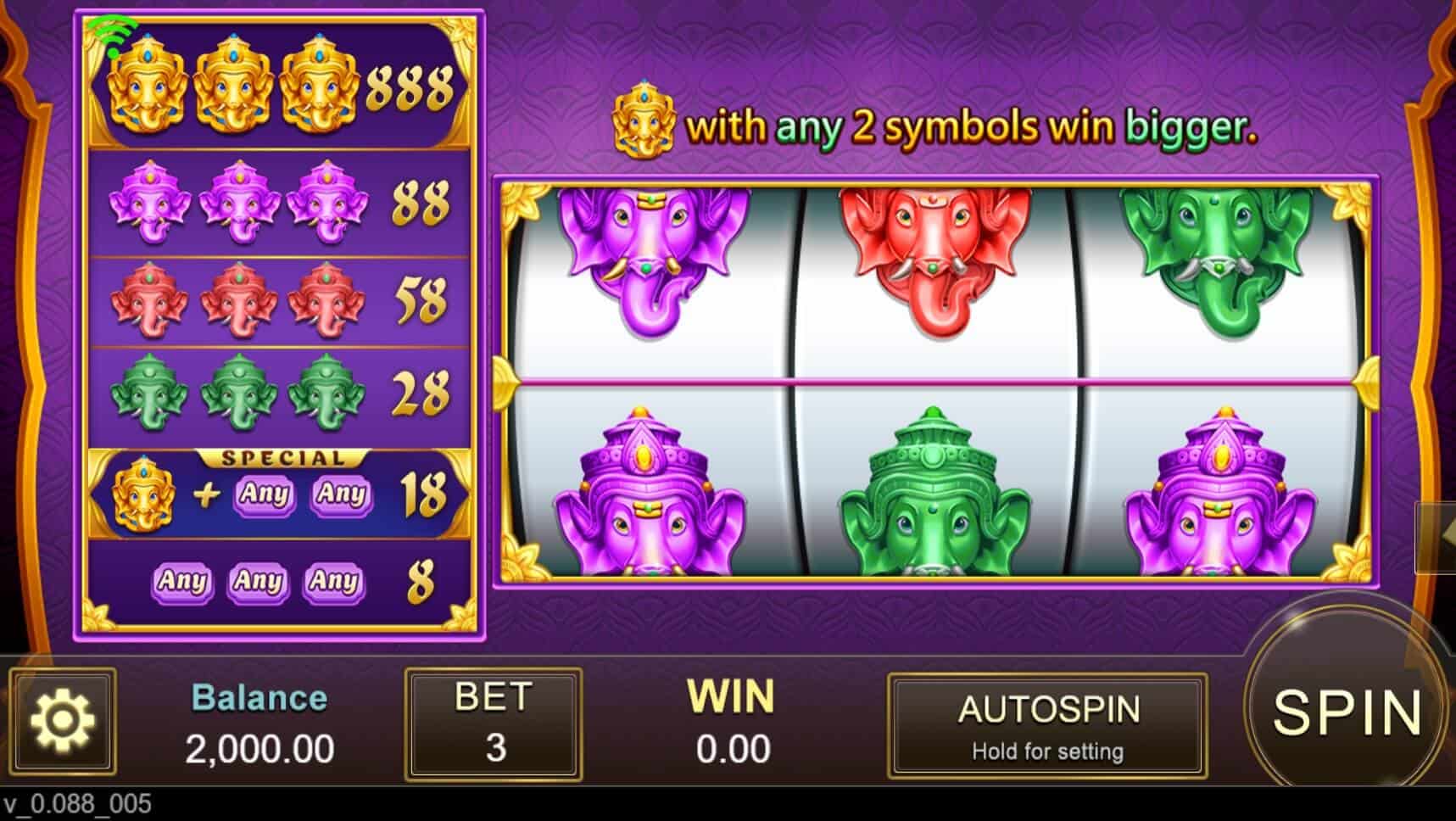Click the SPECIAL banner in the paytable
This screenshot has height=821, width=1456.
pos(284,458)
